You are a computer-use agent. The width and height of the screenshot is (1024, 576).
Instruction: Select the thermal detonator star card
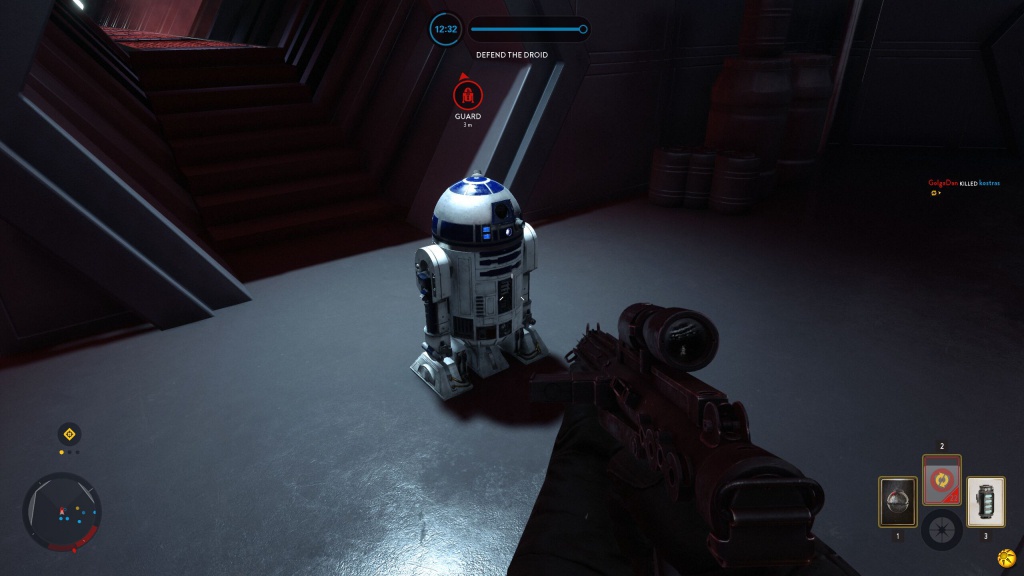click(x=897, y=501)
